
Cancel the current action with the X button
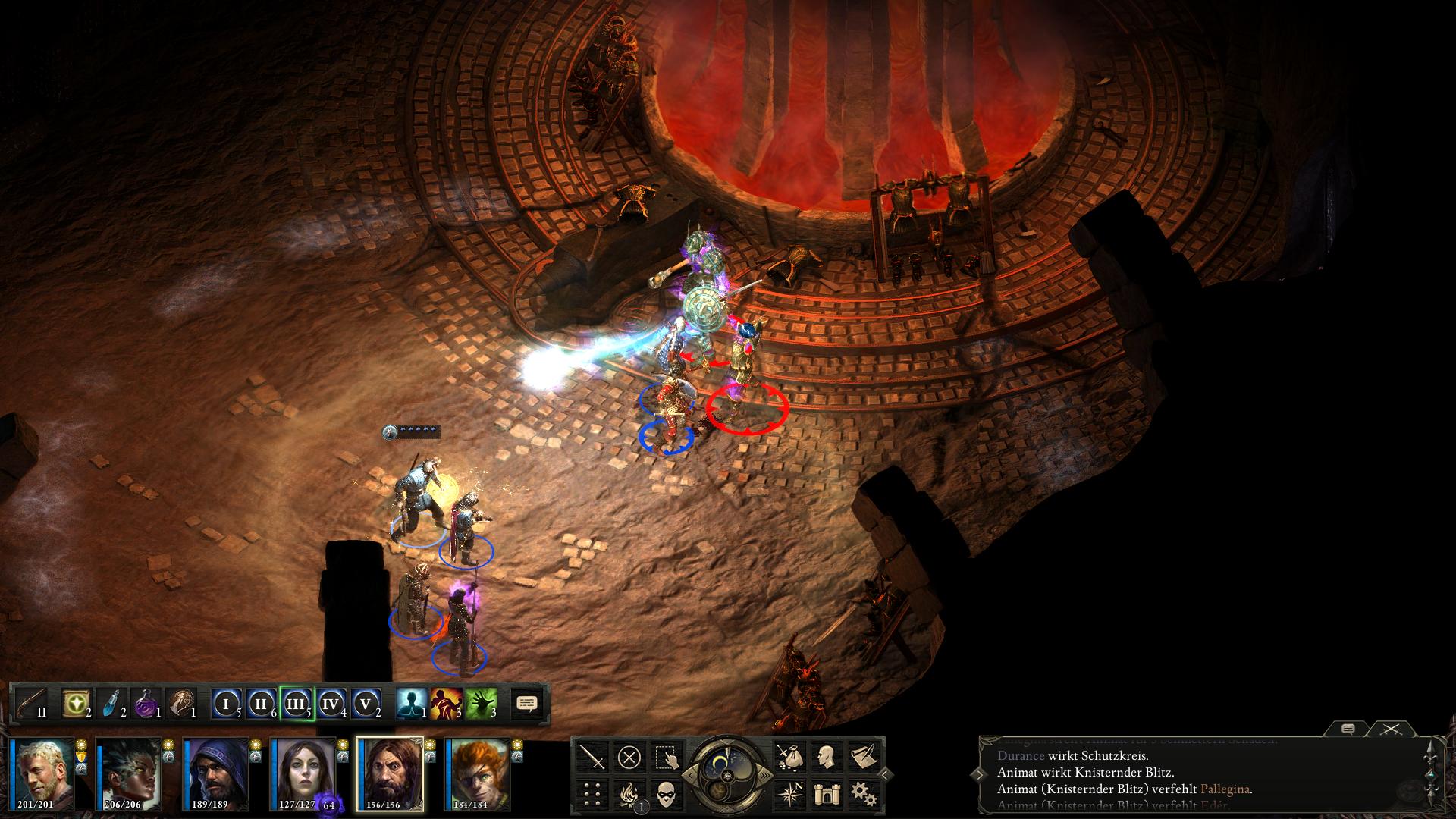[x=629, y=757]
